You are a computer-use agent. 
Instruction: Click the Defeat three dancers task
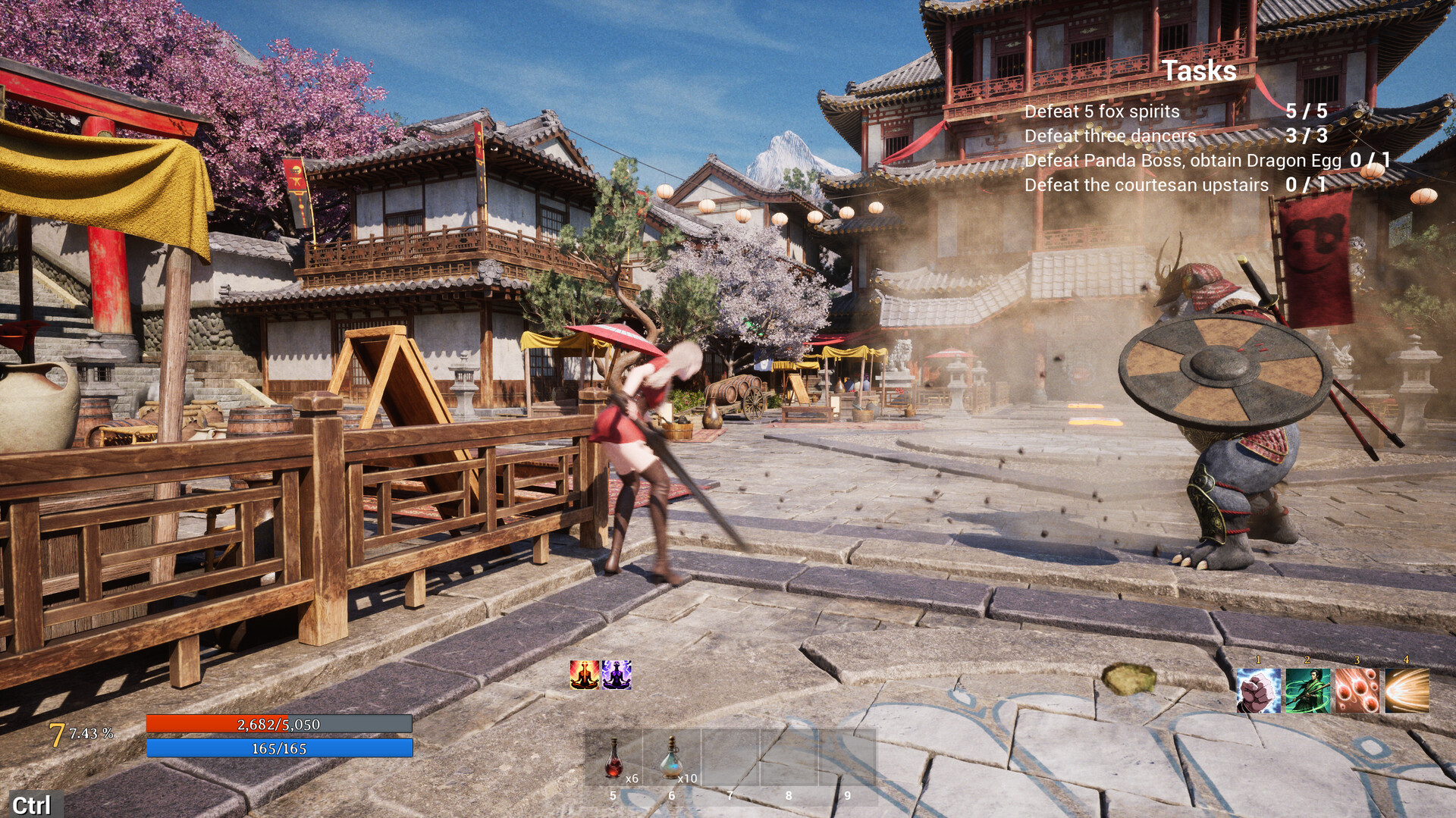(1110, 136)
